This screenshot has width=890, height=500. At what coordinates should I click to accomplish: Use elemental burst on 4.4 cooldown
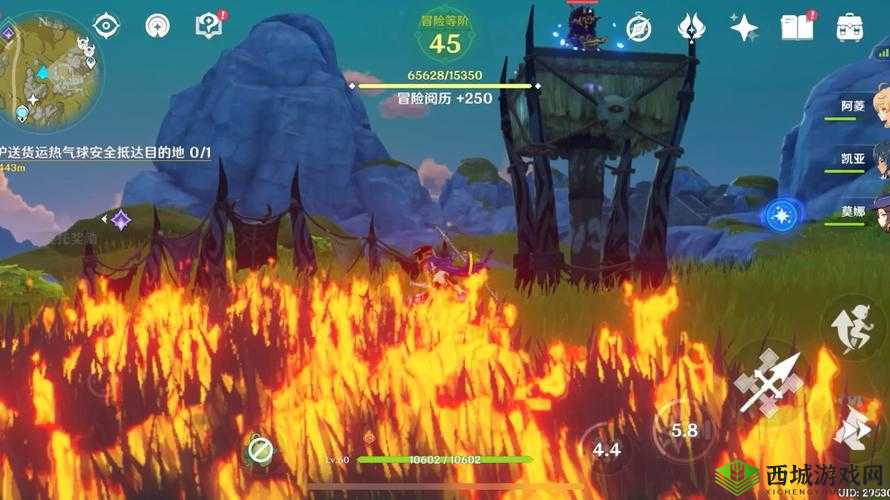(x=606, y=449)
